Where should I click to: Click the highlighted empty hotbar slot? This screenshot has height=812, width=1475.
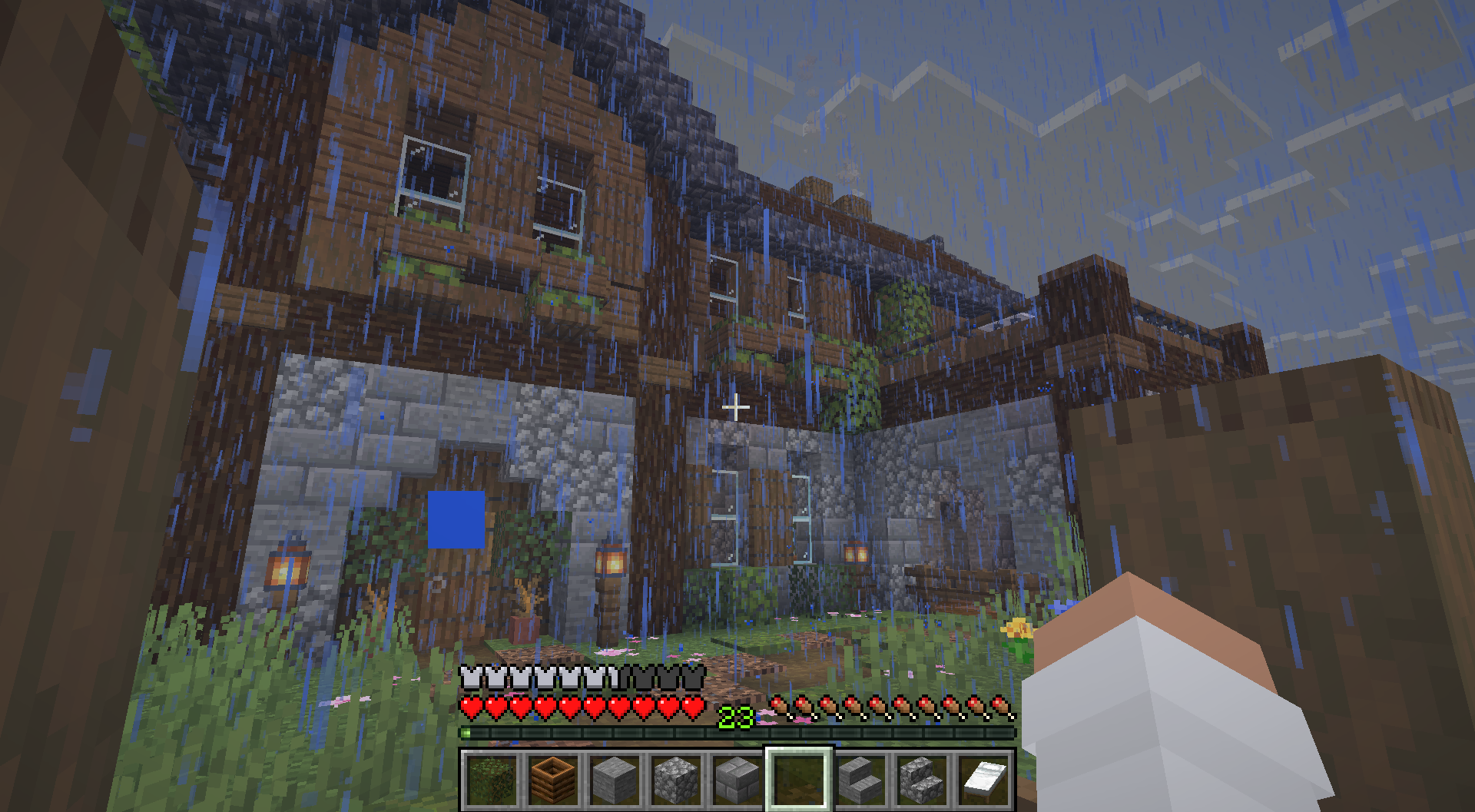[798, 778]
